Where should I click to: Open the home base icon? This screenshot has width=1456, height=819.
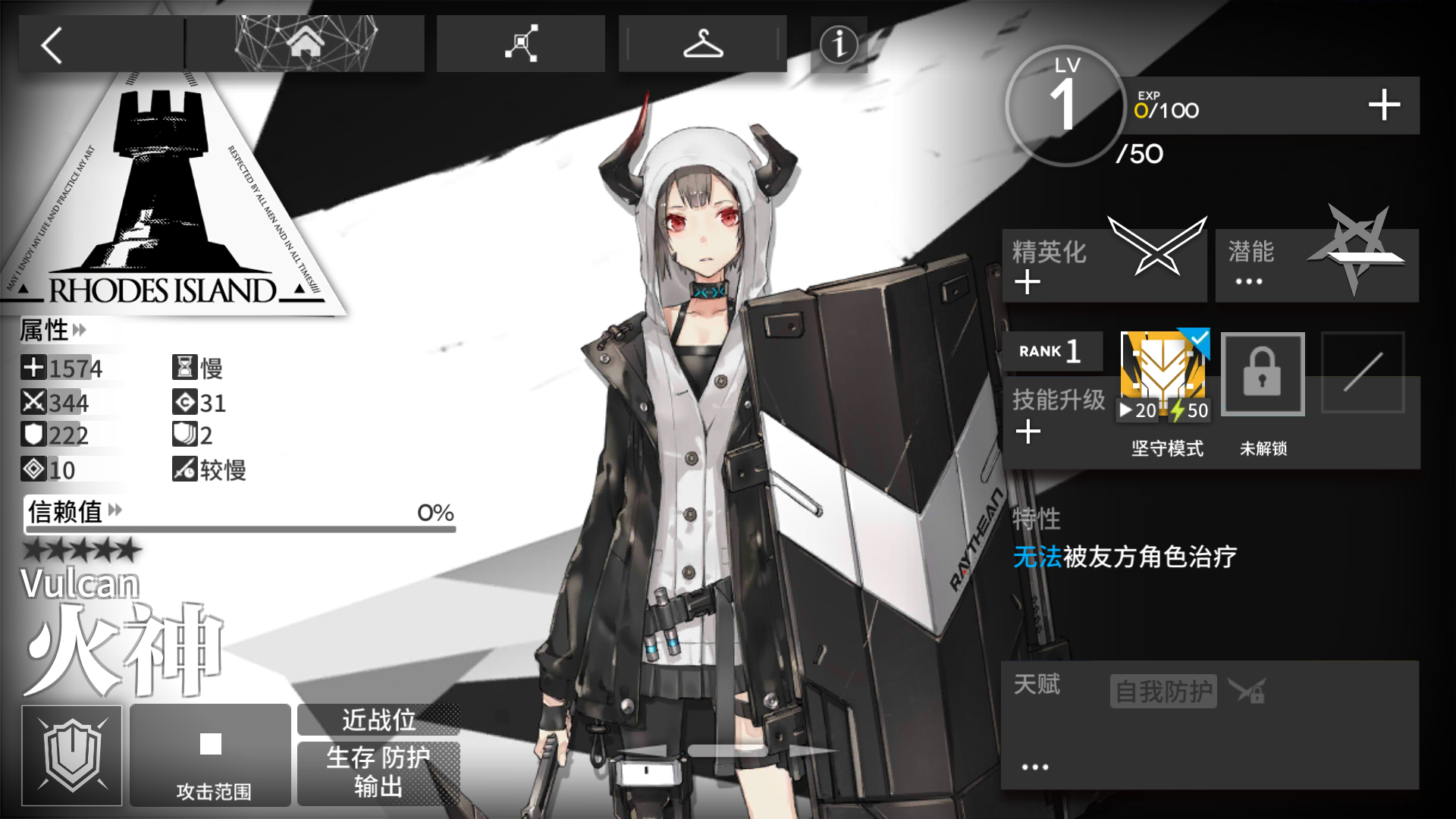pos(306,43)
